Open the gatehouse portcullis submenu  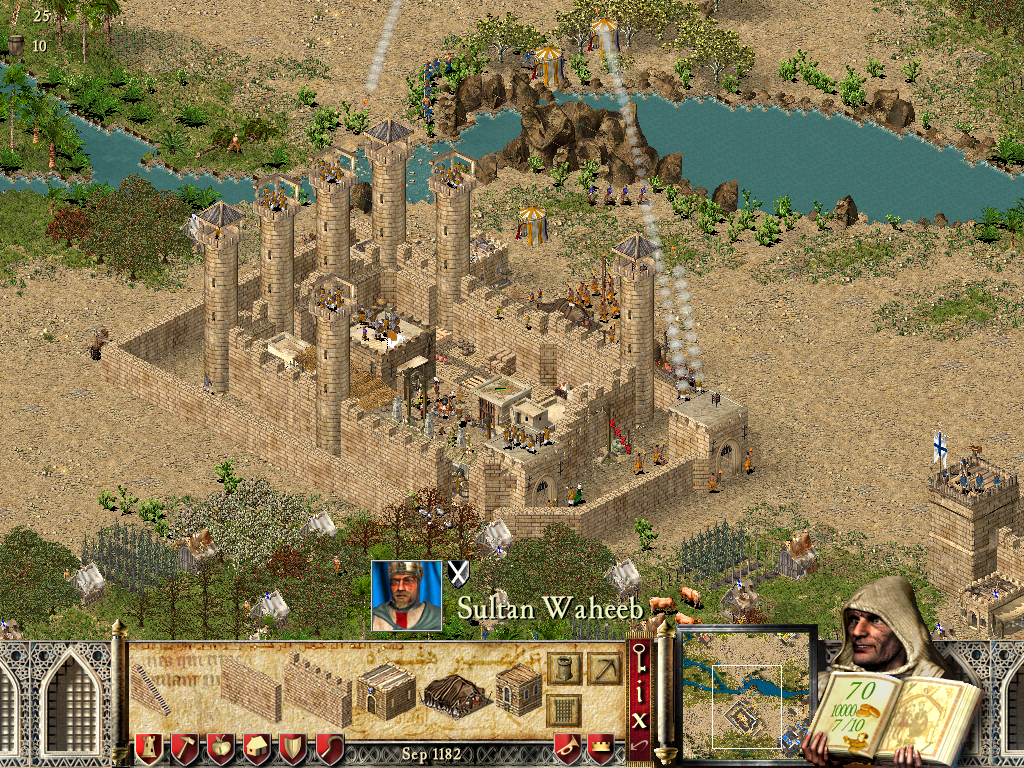coord(564,711)
